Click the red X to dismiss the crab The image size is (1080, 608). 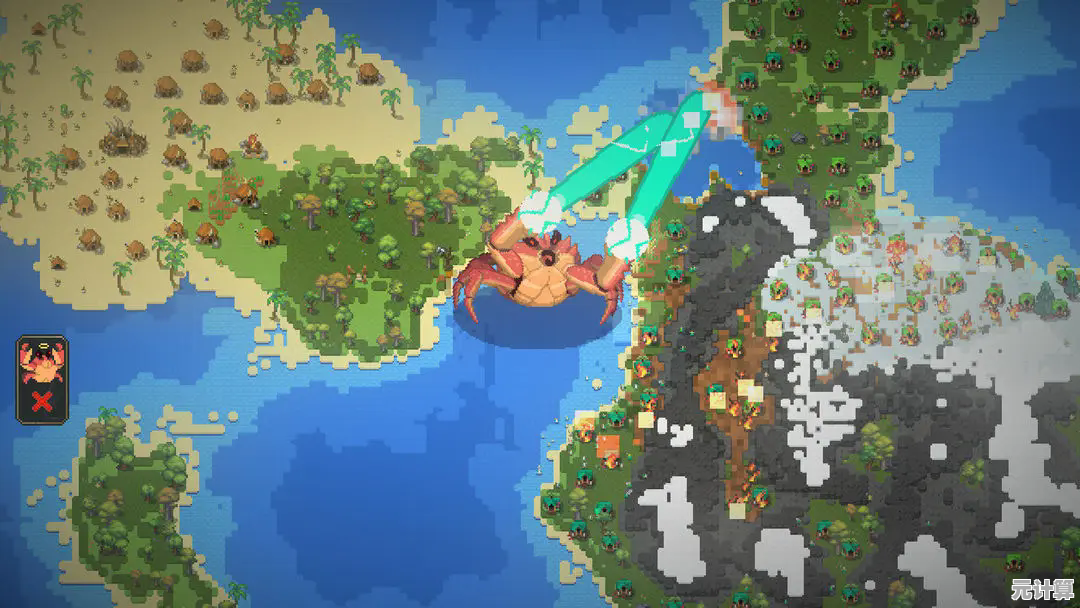43,402
